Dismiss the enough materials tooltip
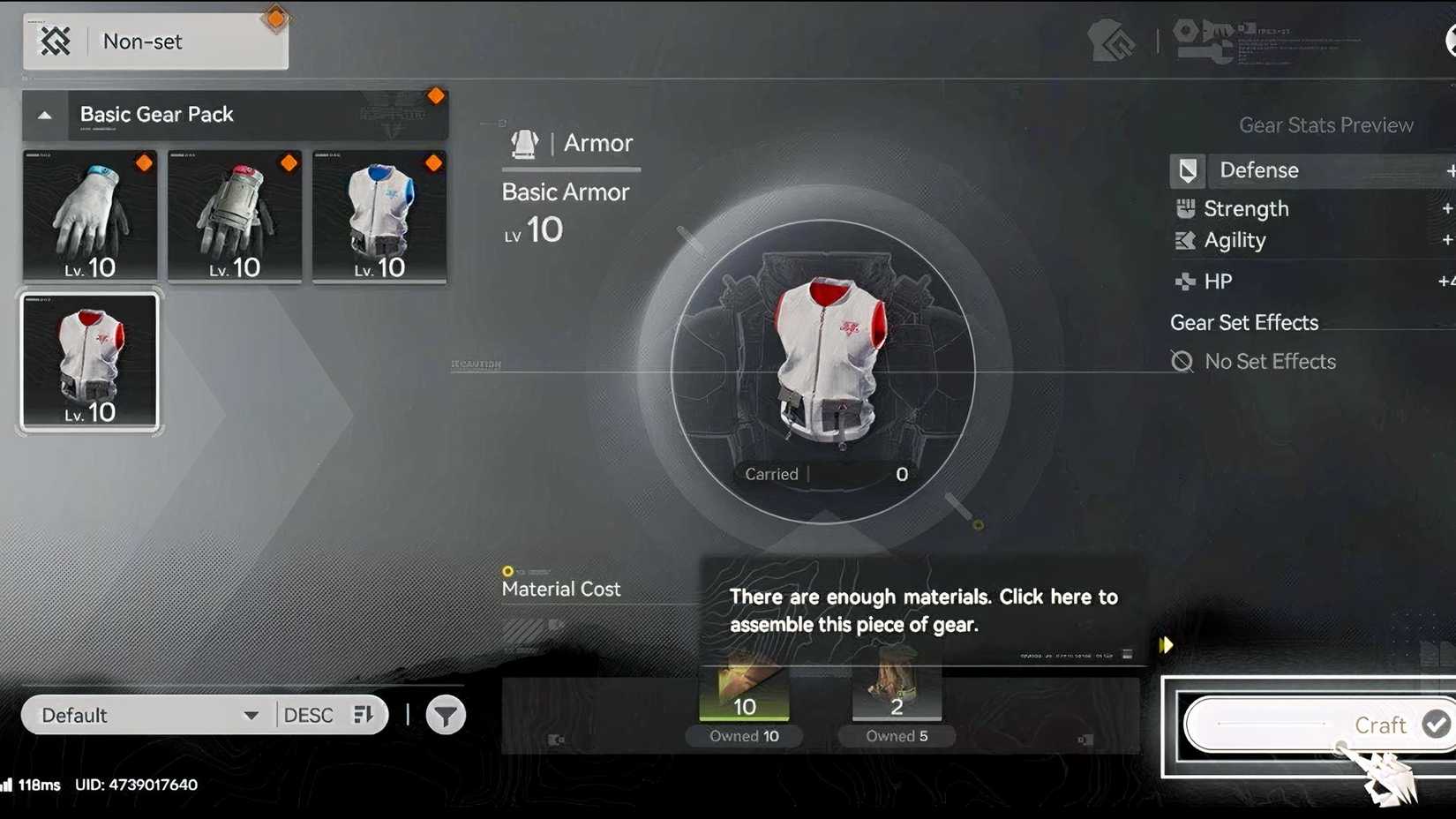 click(x=924, y=610)
